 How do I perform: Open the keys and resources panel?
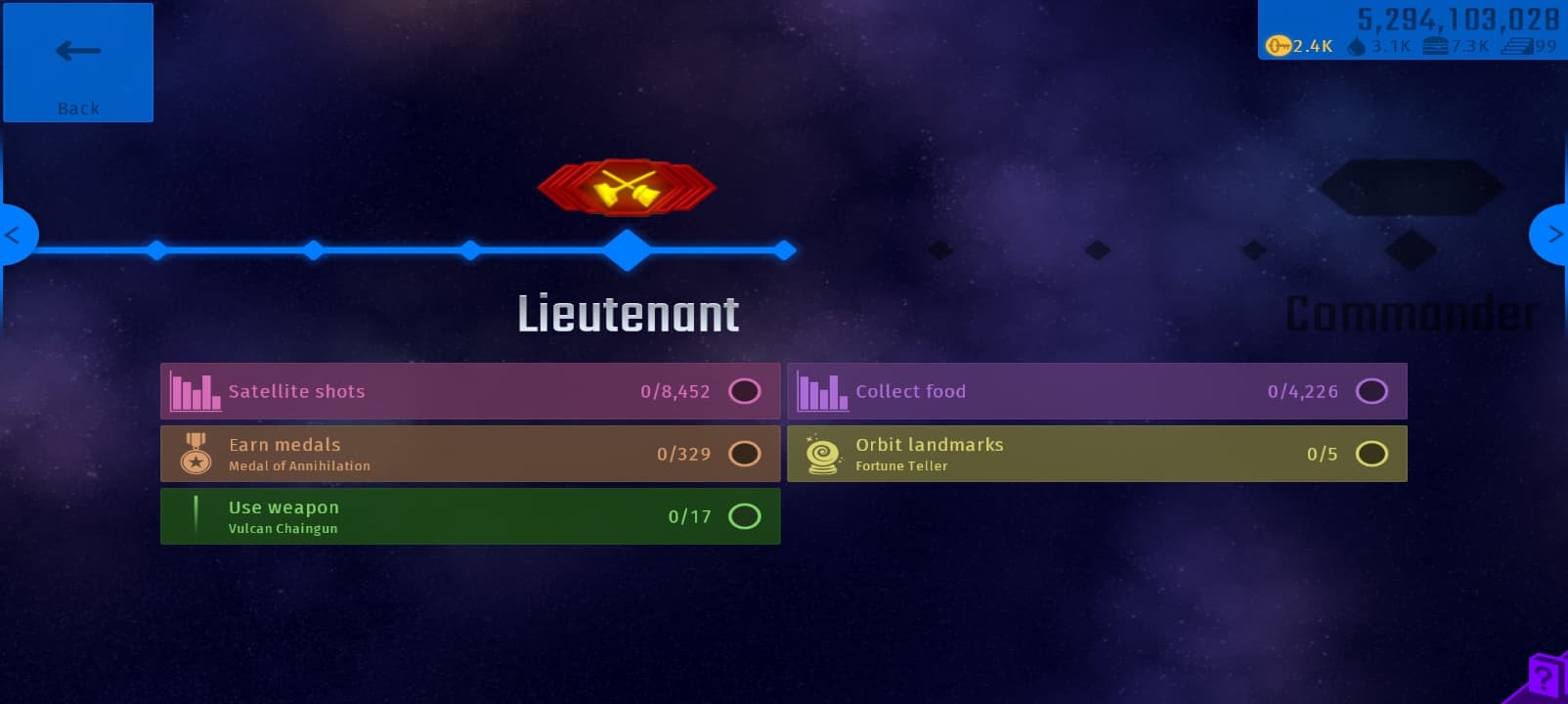coord(1412,31)
